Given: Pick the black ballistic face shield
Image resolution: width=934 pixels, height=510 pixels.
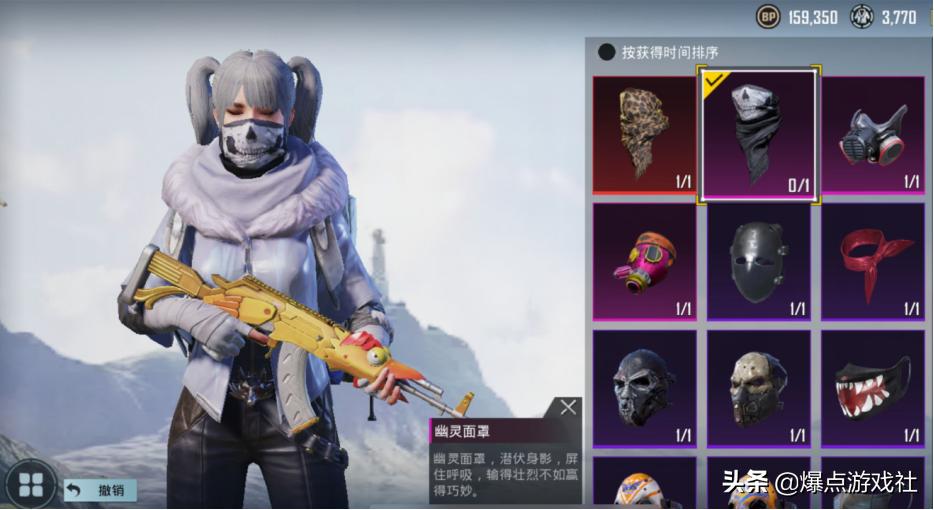Looking at the screenshot, I should click(758, 261).
